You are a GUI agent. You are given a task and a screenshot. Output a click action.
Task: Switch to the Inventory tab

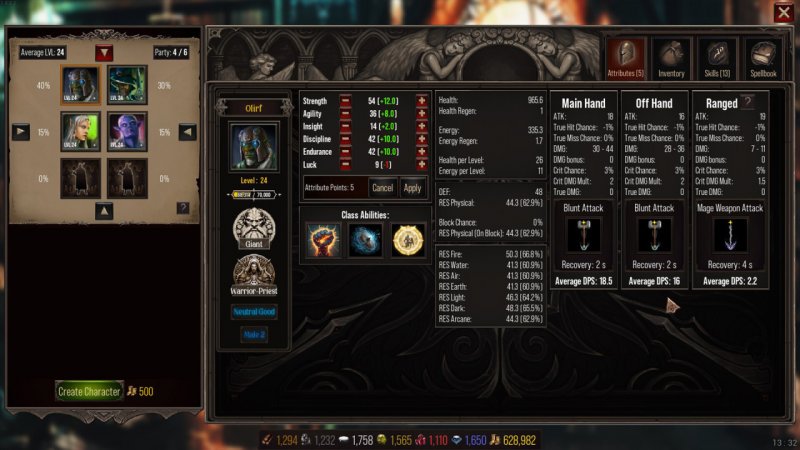click(670, 58)
